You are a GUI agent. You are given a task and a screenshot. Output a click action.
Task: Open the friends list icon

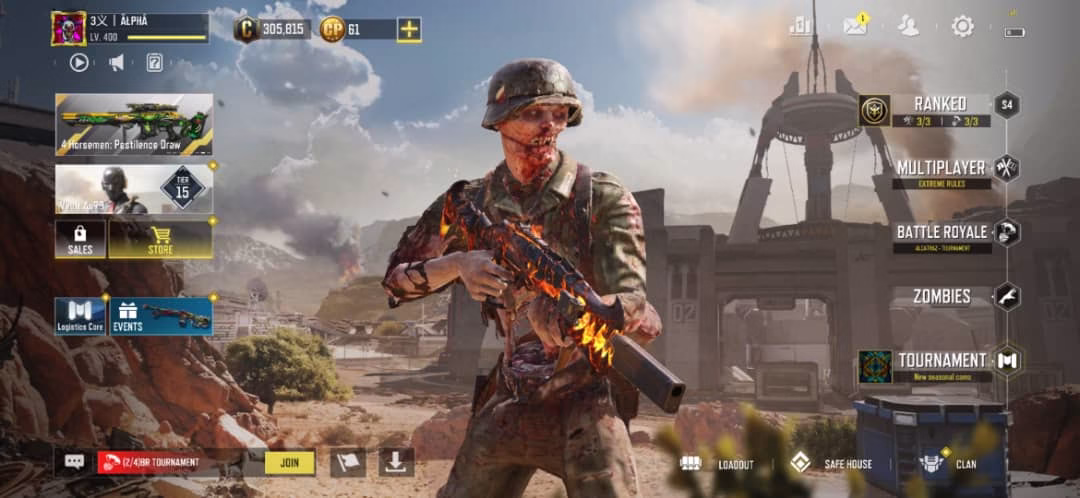point(908,26)
